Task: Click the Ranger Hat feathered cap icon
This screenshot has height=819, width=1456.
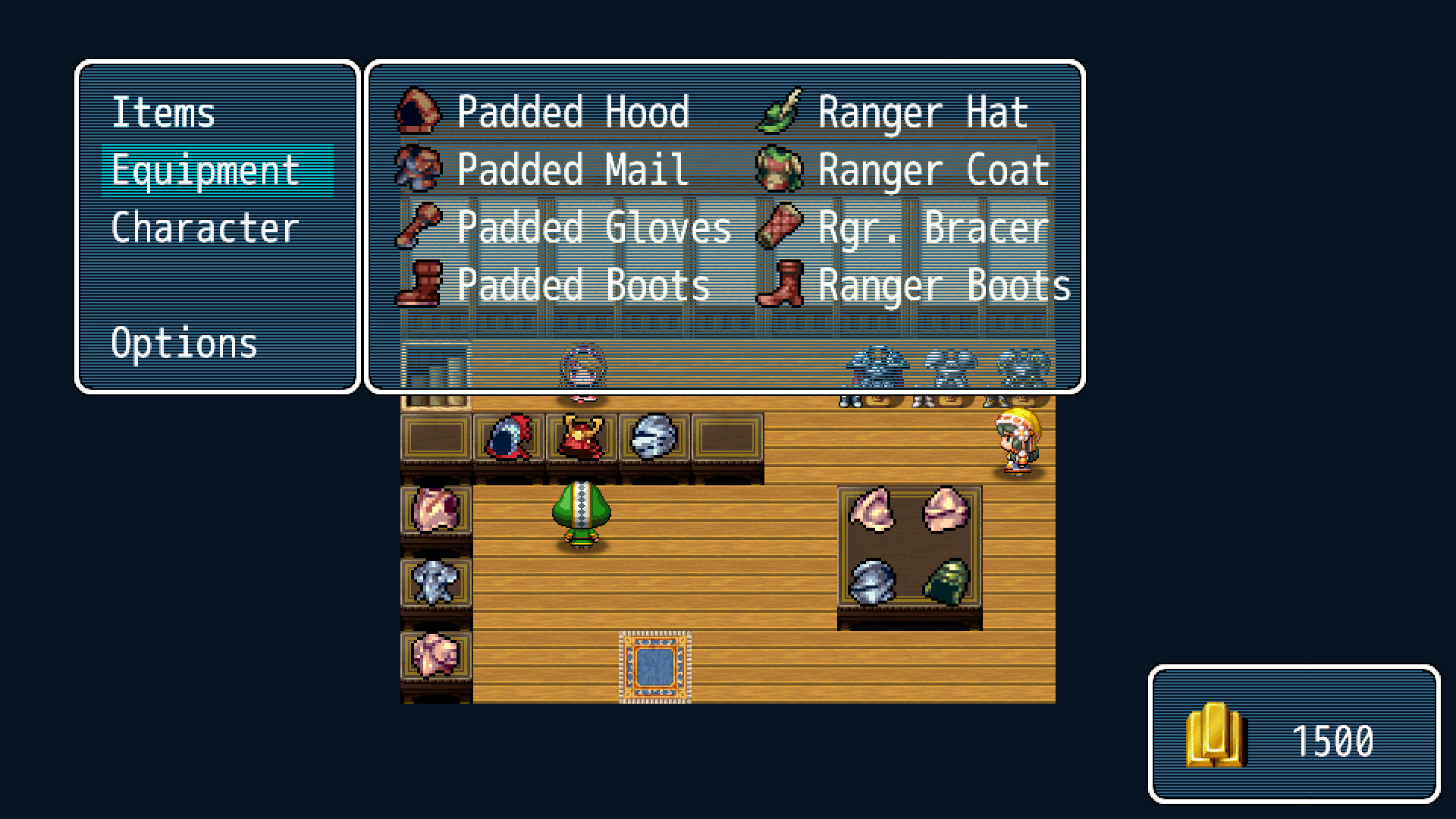Action: 781,112
